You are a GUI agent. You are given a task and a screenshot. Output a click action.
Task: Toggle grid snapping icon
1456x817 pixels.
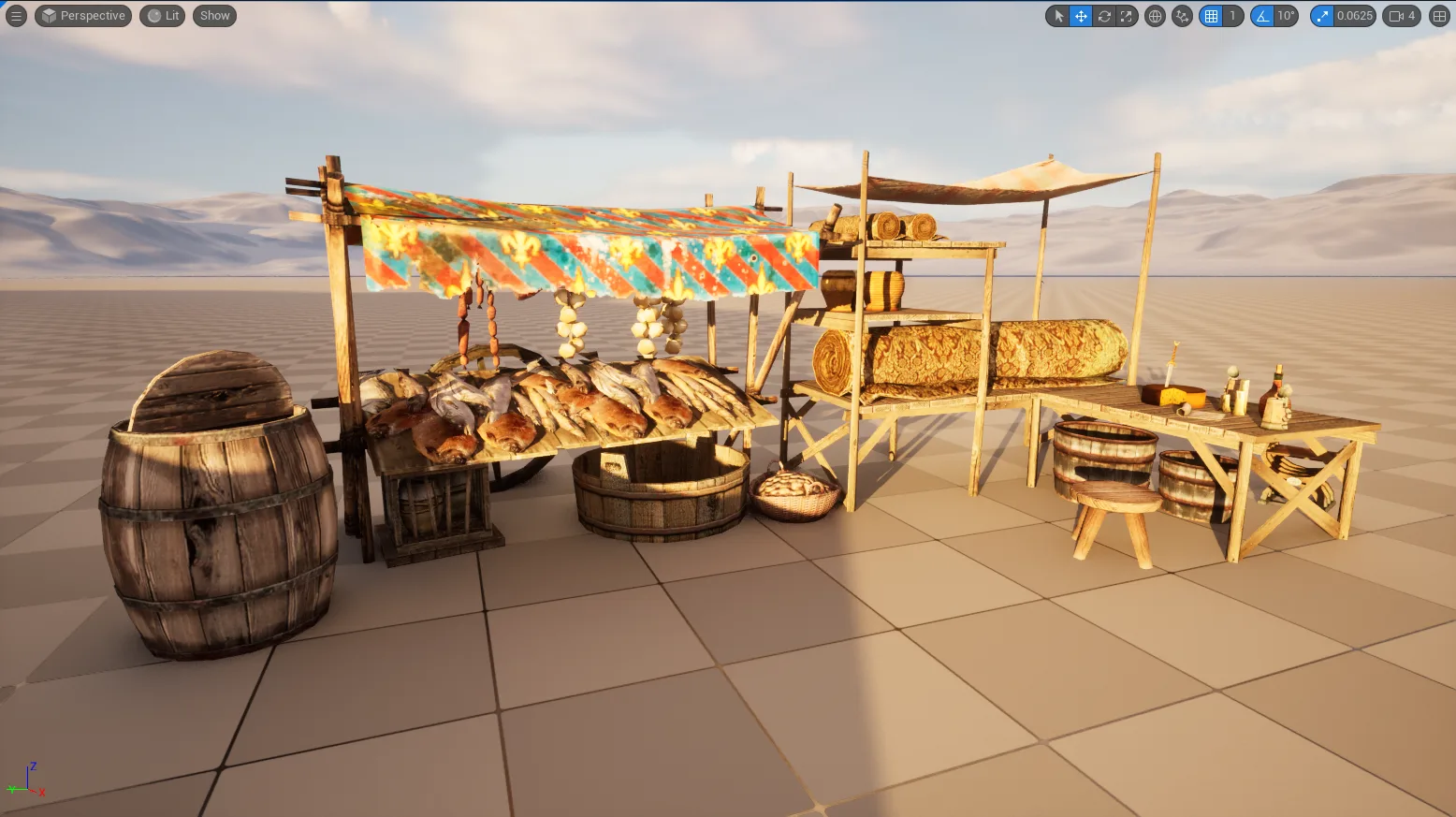coord(1212,16)
